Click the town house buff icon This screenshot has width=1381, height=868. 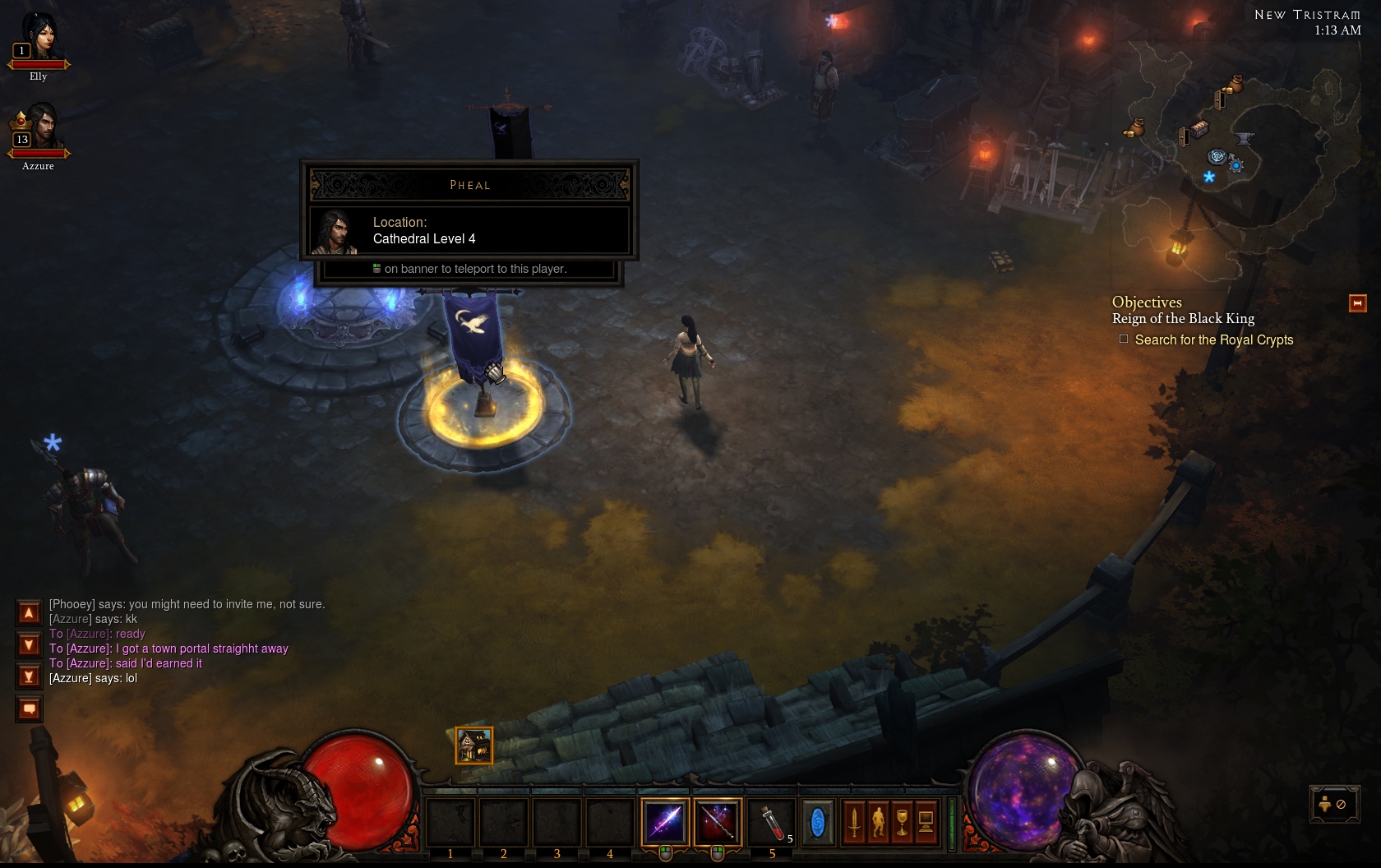pos(474,746)
